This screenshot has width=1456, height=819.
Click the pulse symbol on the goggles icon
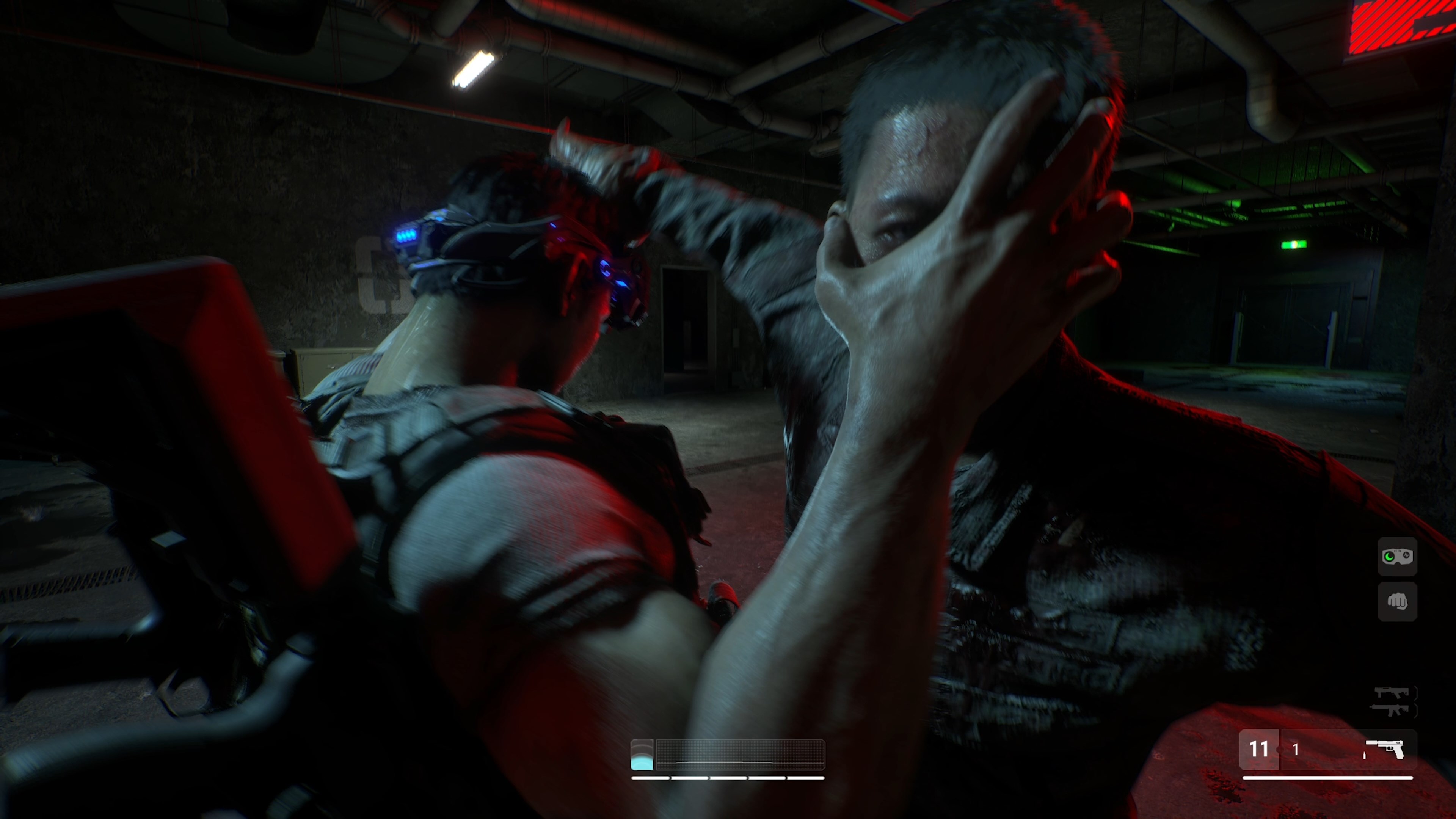point(1406,555)
